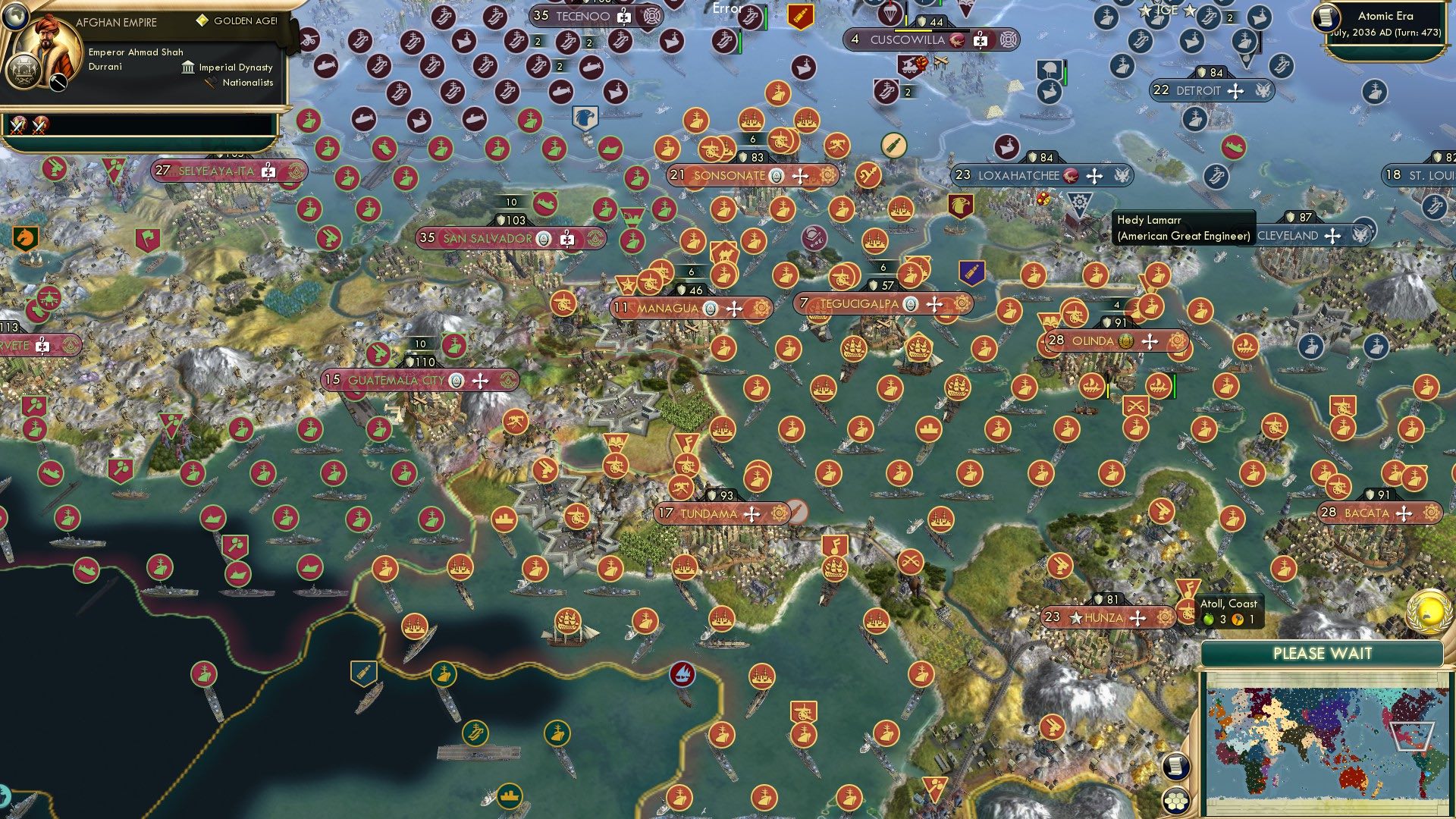Click the globe icon above the leader portrait

[16, 18]
